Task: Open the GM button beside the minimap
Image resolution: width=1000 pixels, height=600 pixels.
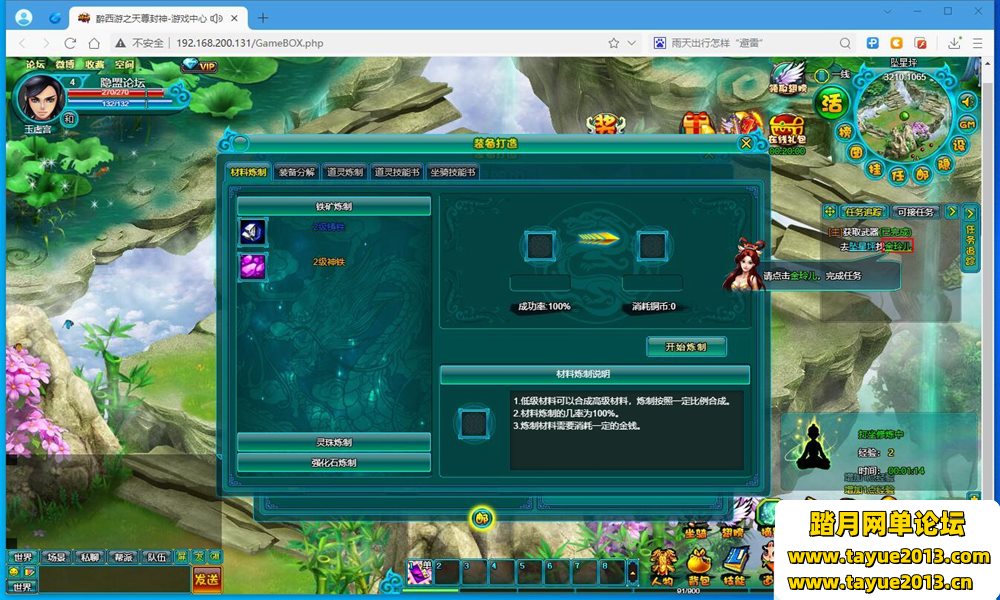Action: click(x=966, y=123)
